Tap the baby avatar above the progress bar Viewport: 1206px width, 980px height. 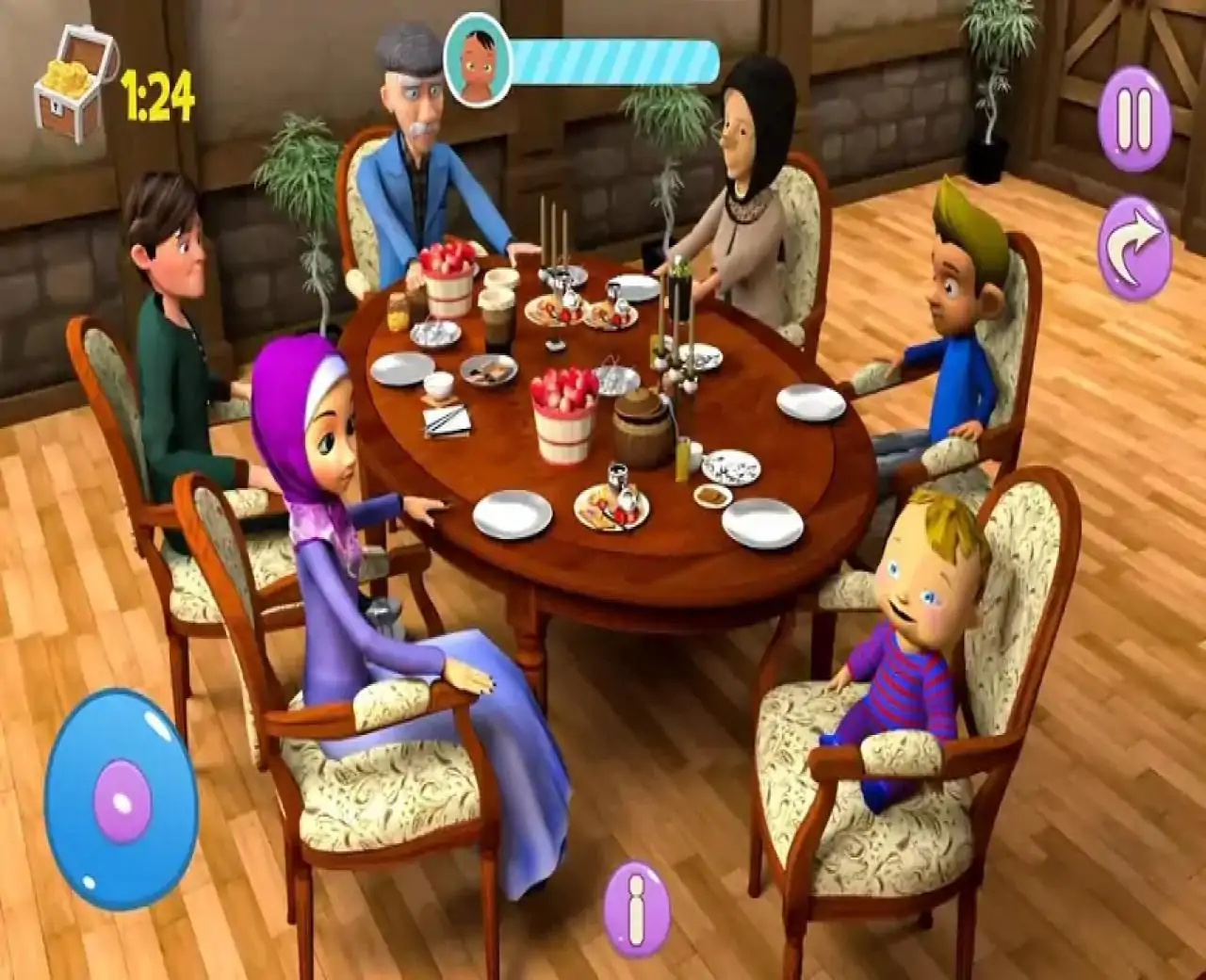[479, 58]
